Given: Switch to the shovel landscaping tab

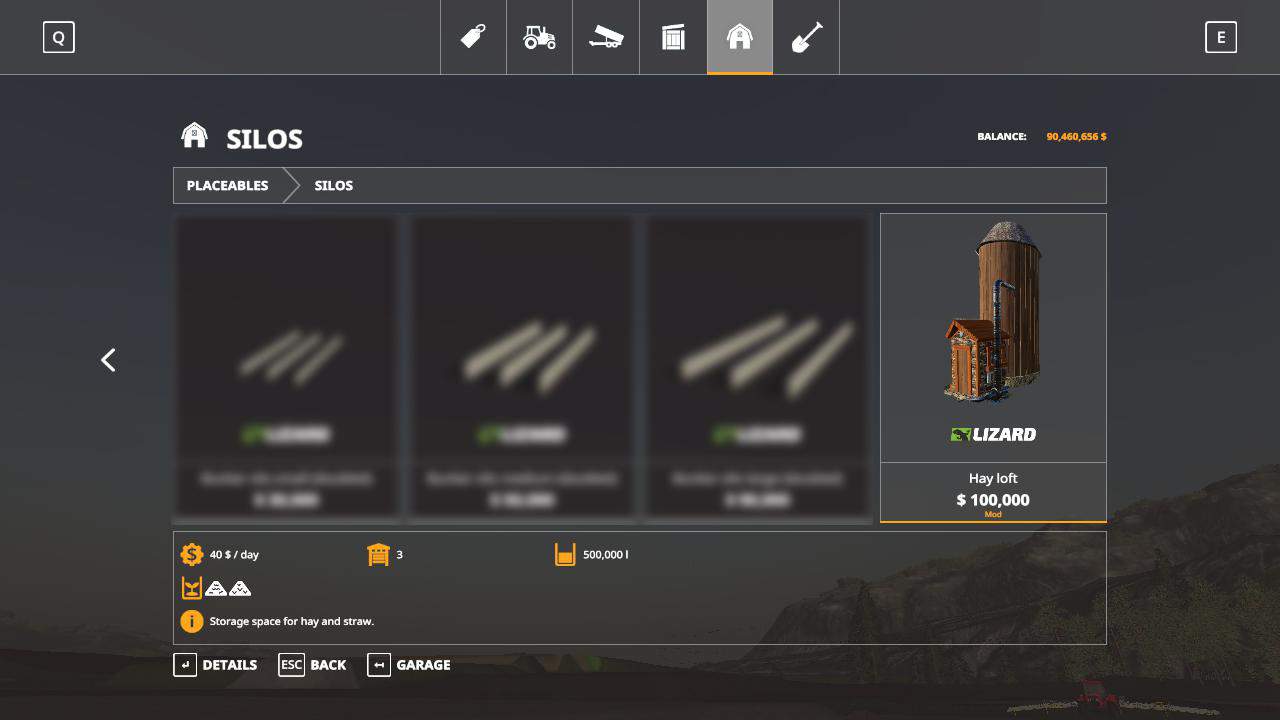Looking at the screenshot, I should click(806, 37).
